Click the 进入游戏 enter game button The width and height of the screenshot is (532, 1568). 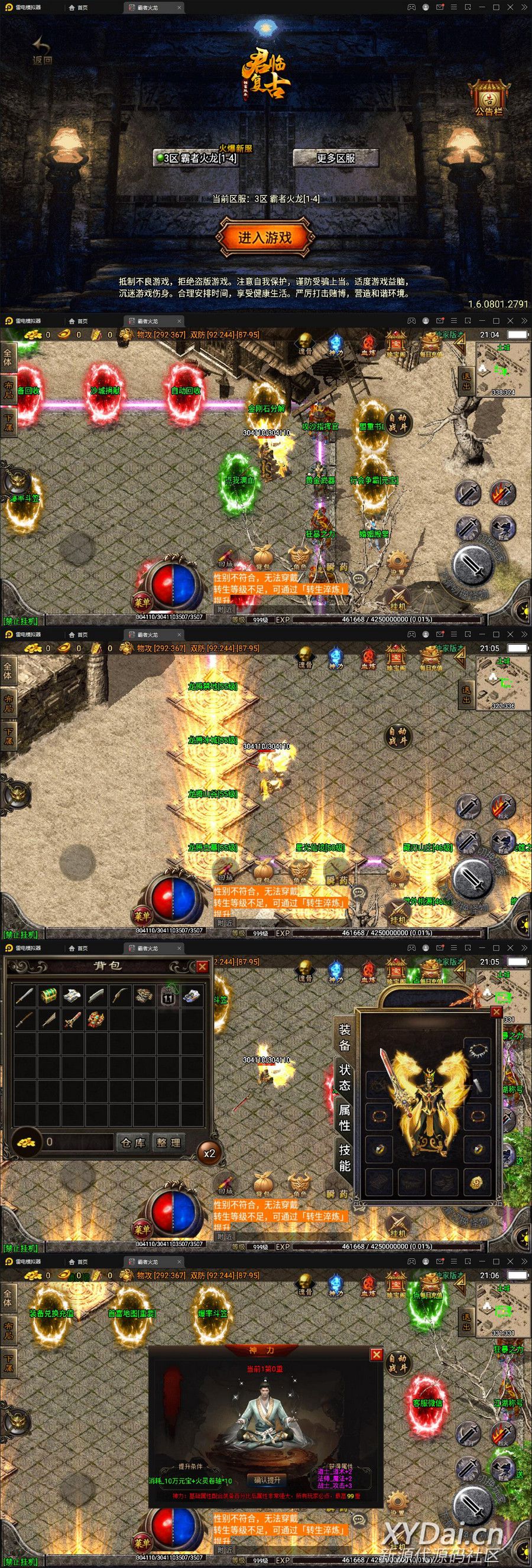tap(265, 238)
